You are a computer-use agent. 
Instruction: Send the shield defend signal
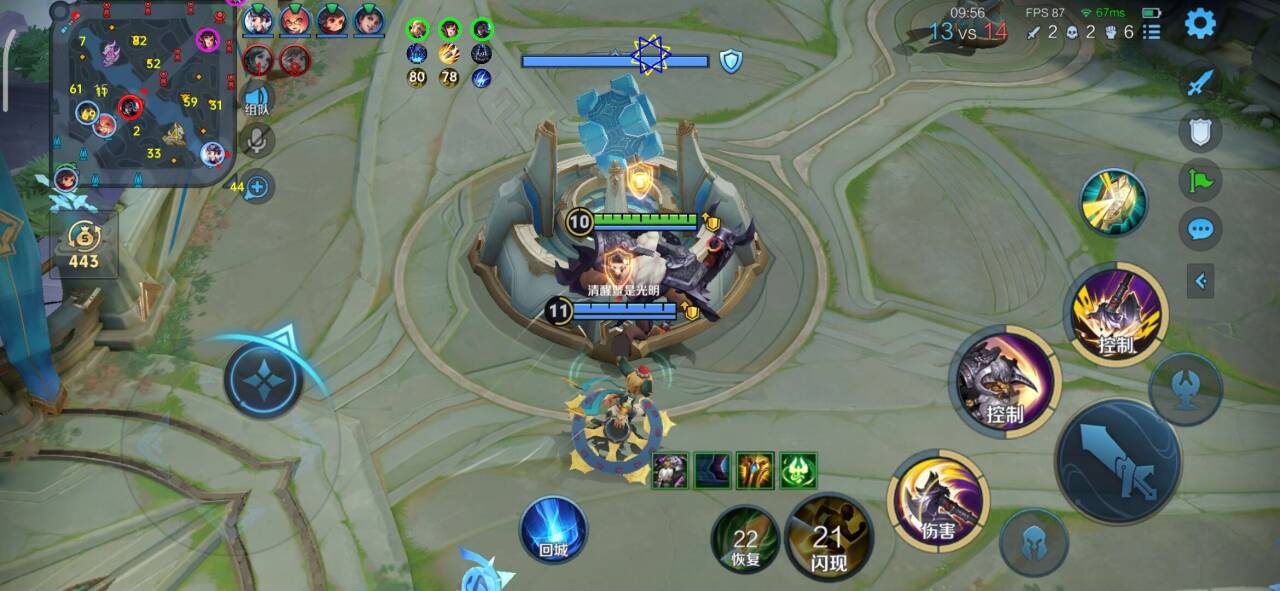coord(1200,131)
